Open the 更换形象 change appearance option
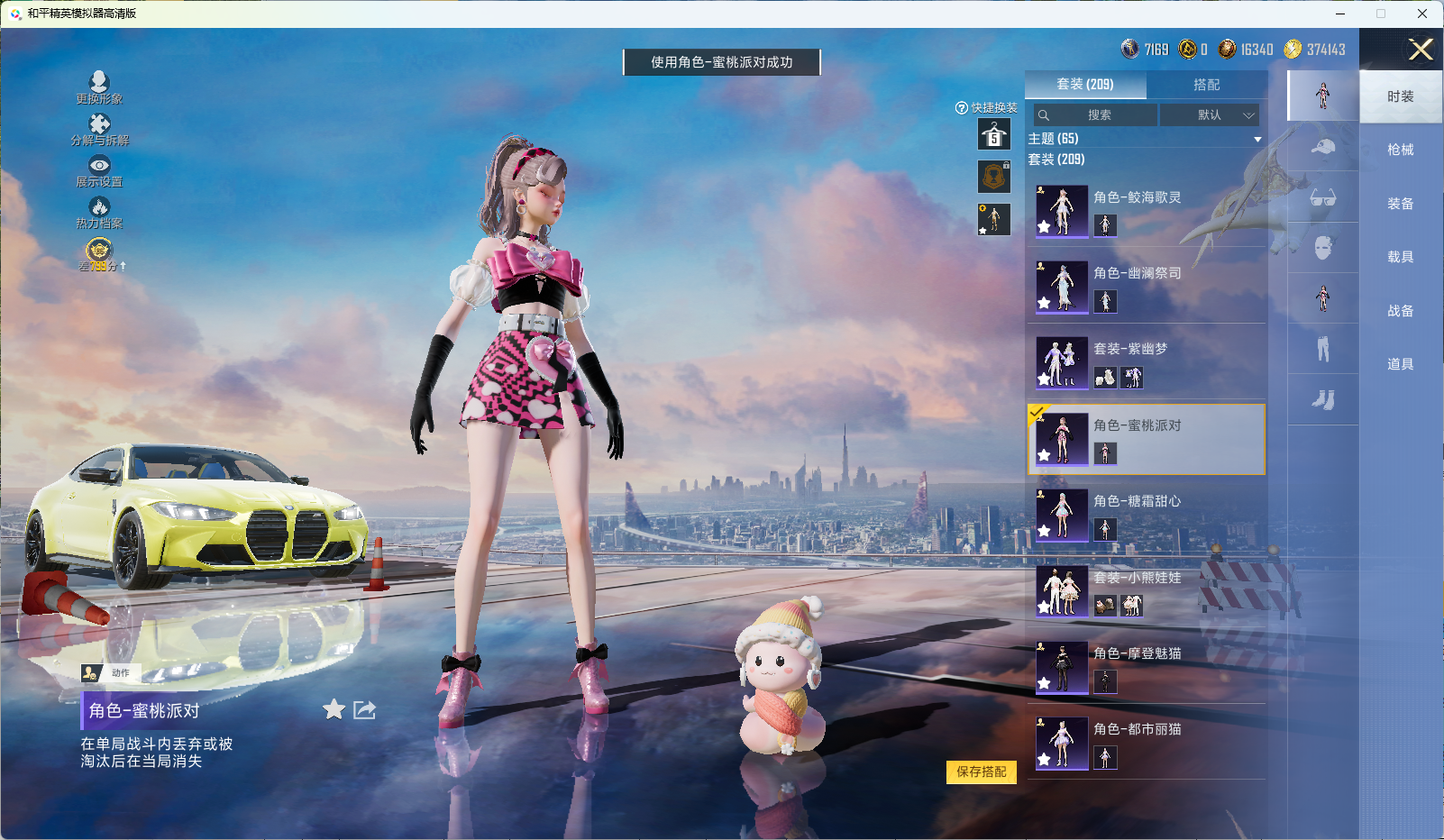Screen dimensions: 1444x840 (x=99, y=87)
